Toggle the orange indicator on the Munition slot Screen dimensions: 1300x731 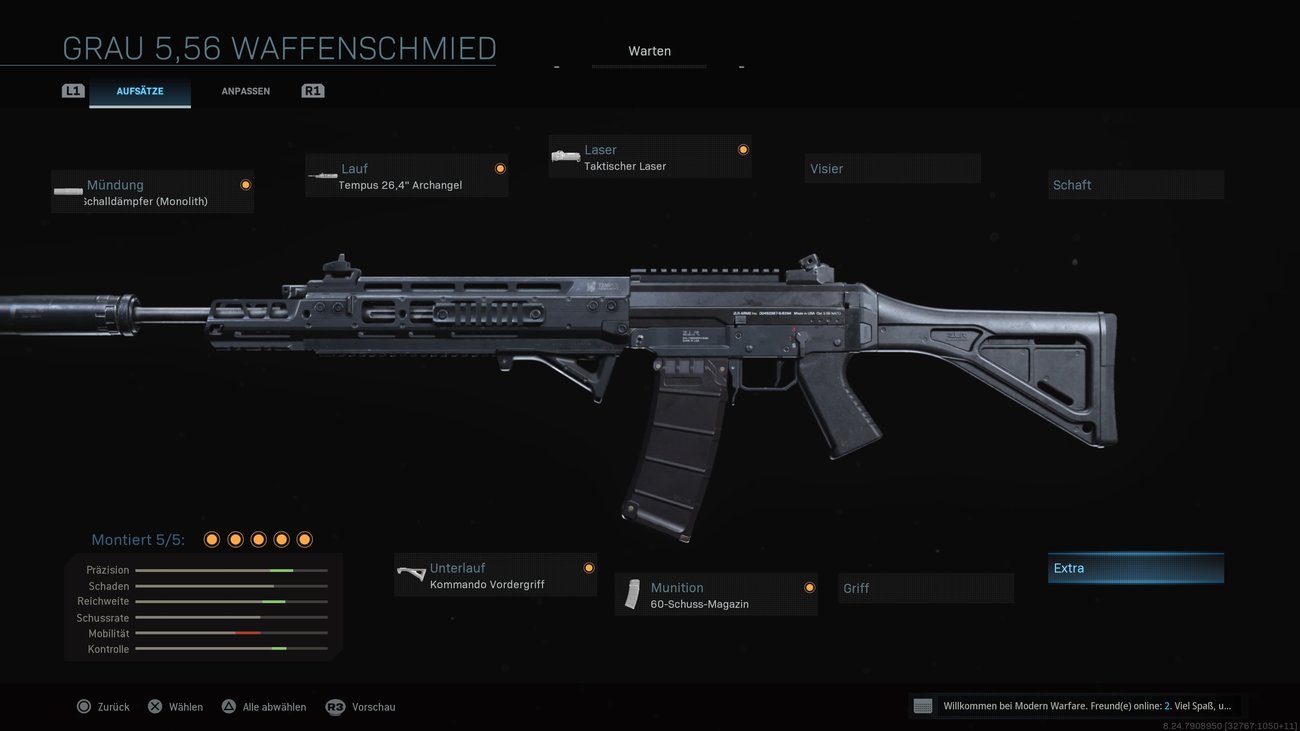tap(810, 587)
